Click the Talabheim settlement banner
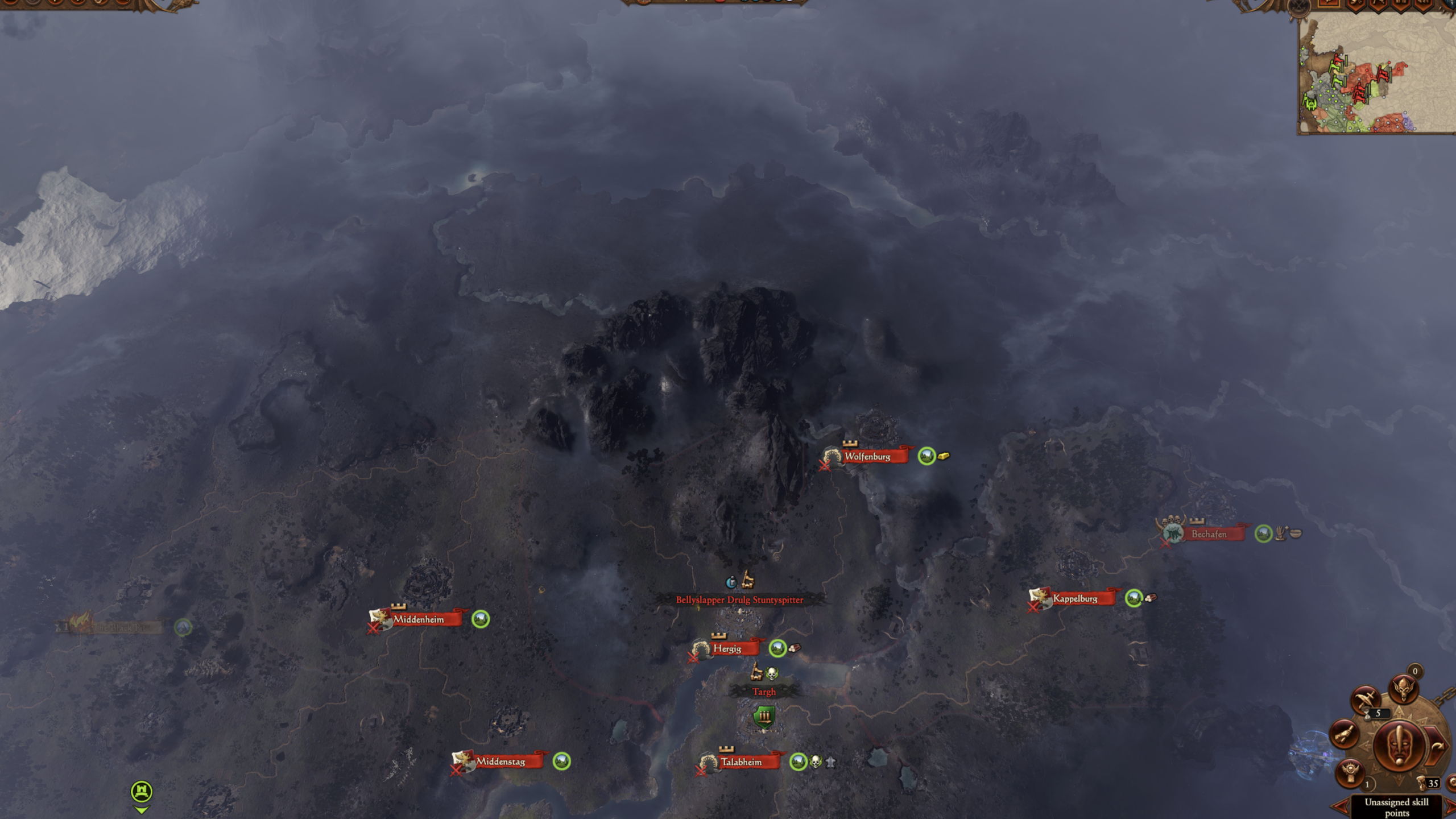The image size is (1456, 819). (741, 762)
